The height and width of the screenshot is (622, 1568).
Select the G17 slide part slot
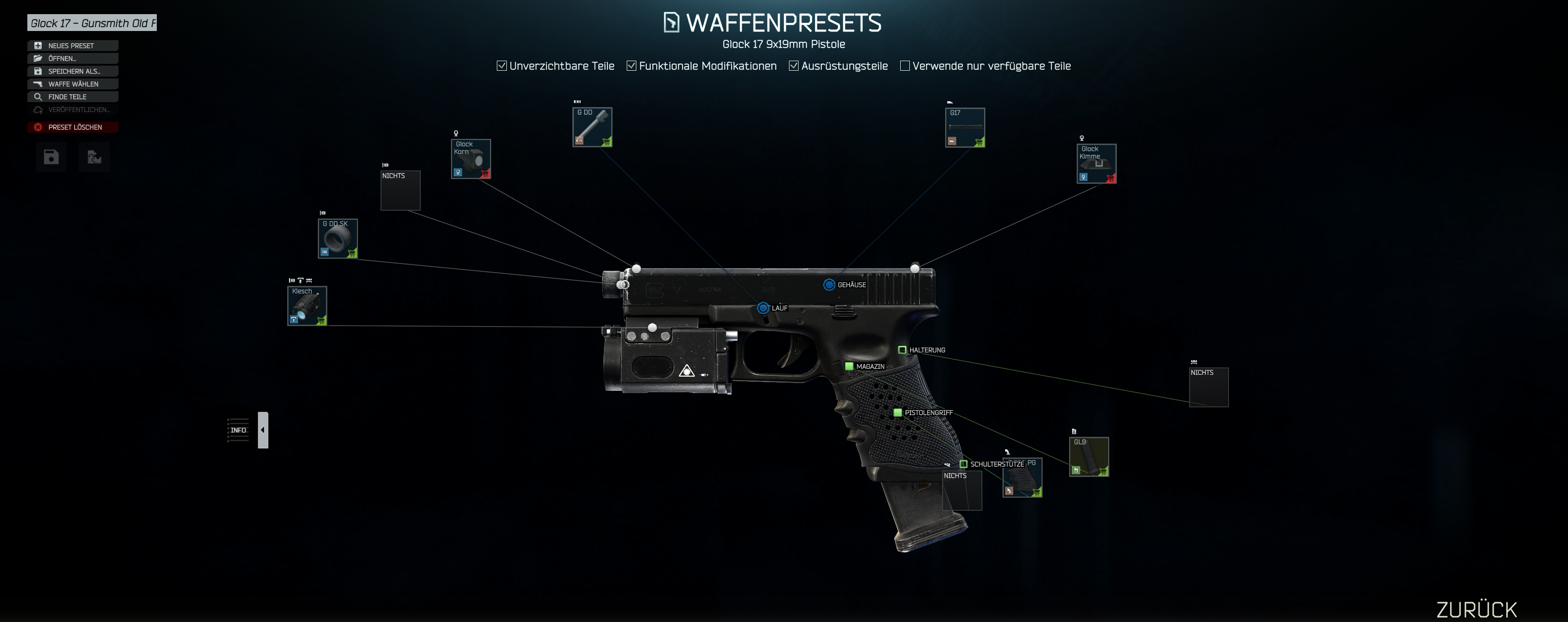(x=965, y=127)
